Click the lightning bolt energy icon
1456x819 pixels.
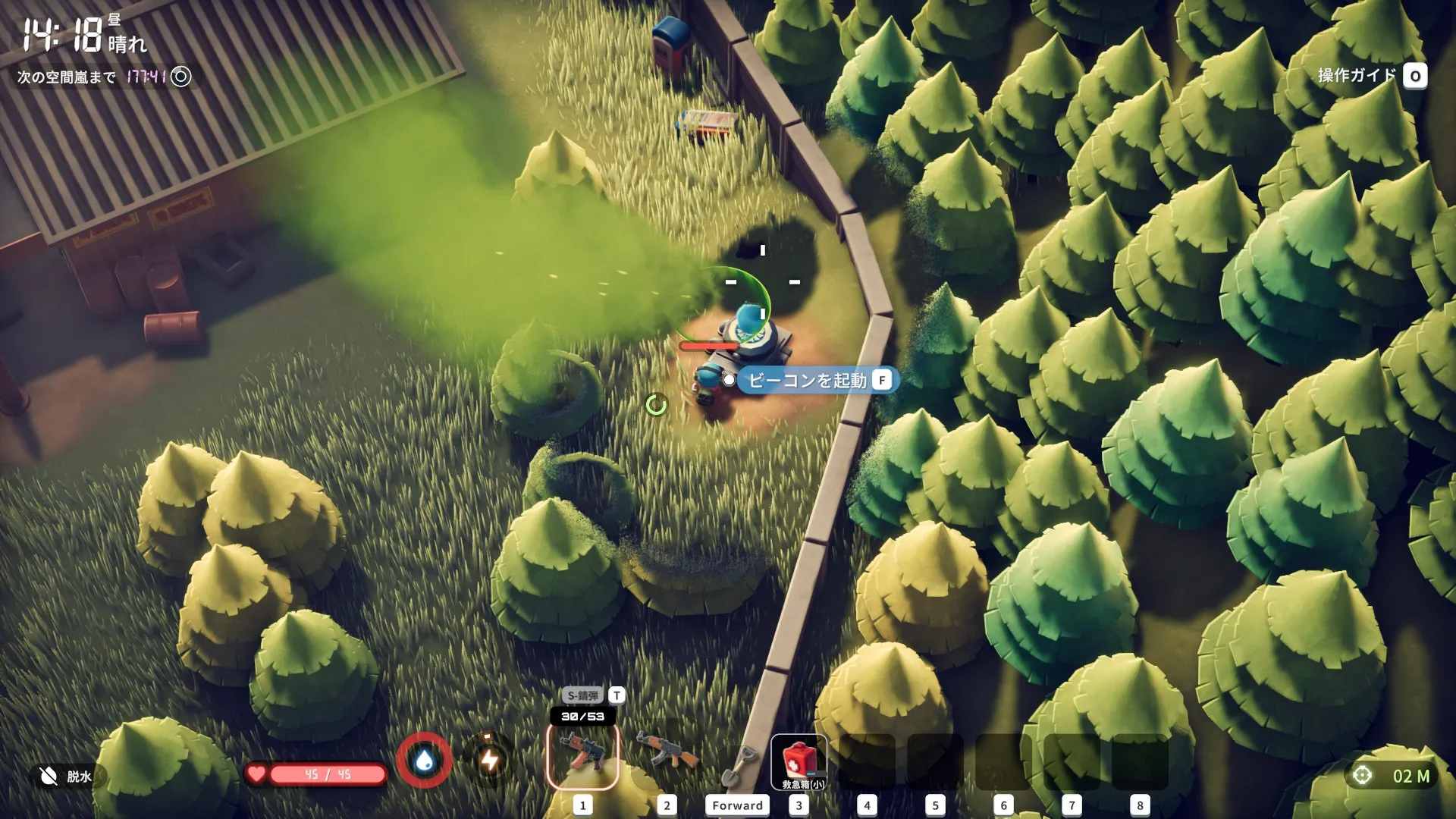[490, 760]
